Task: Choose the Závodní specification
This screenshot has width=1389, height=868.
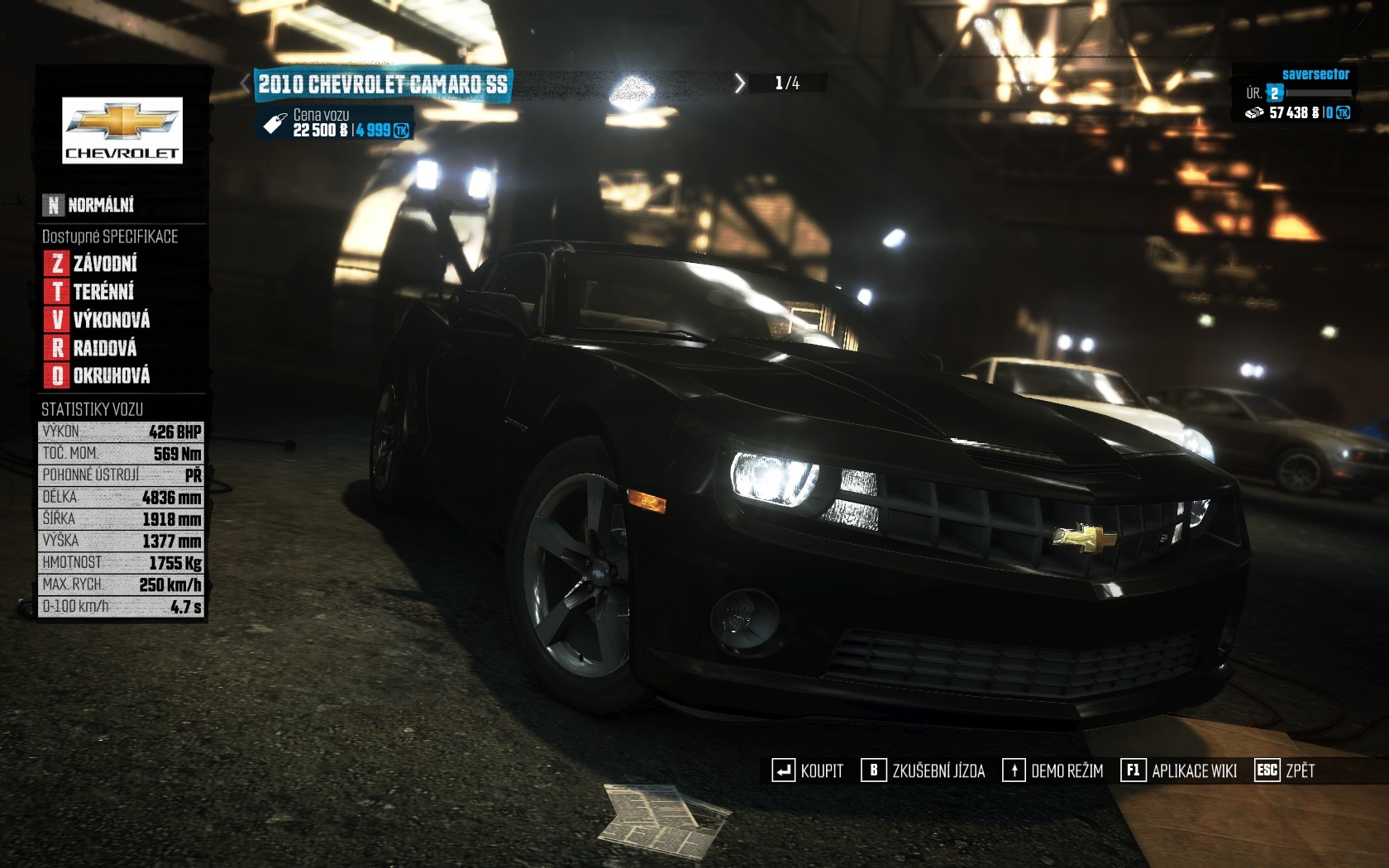Action: coord(91,264)
